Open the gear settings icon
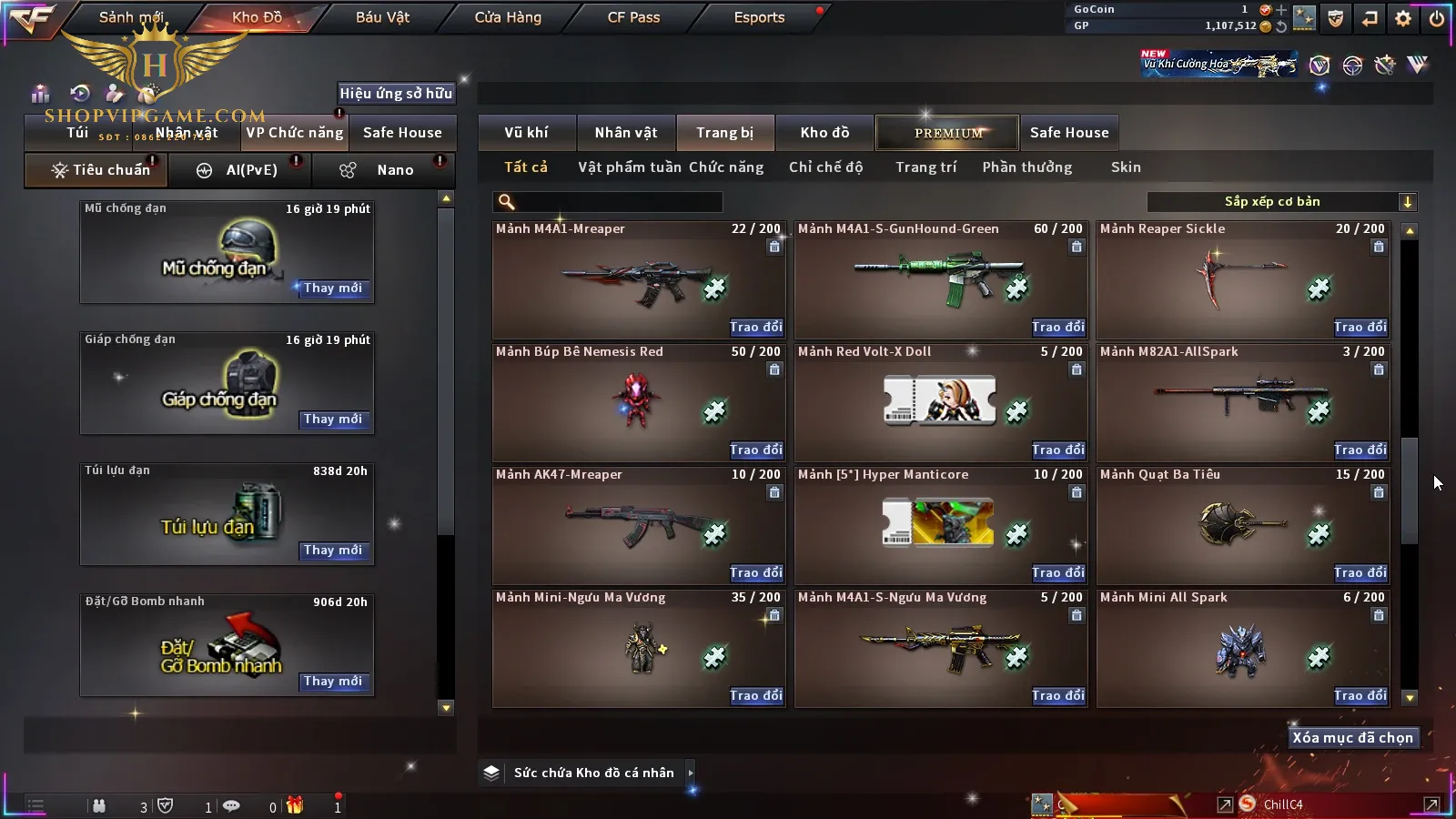Viewport: 1456px width, 819px height. point(1403,18)
